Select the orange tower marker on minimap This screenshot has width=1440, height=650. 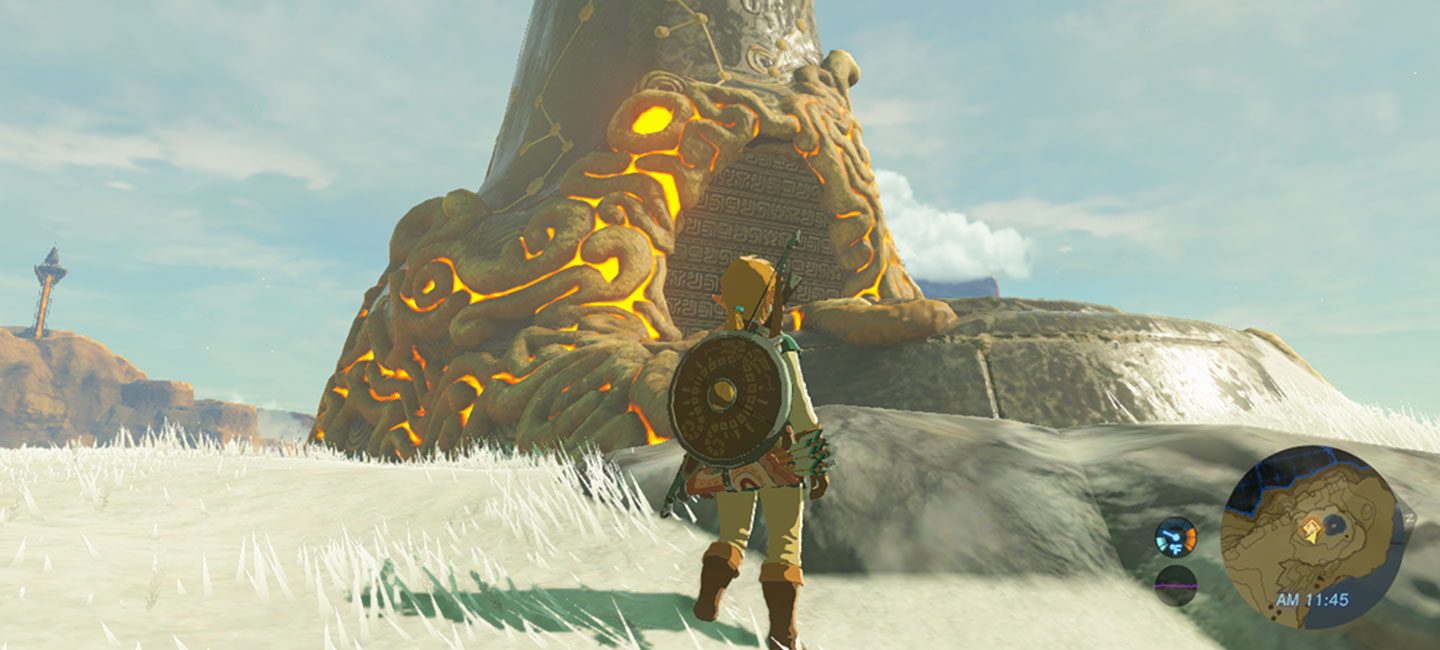(1310, 529)
